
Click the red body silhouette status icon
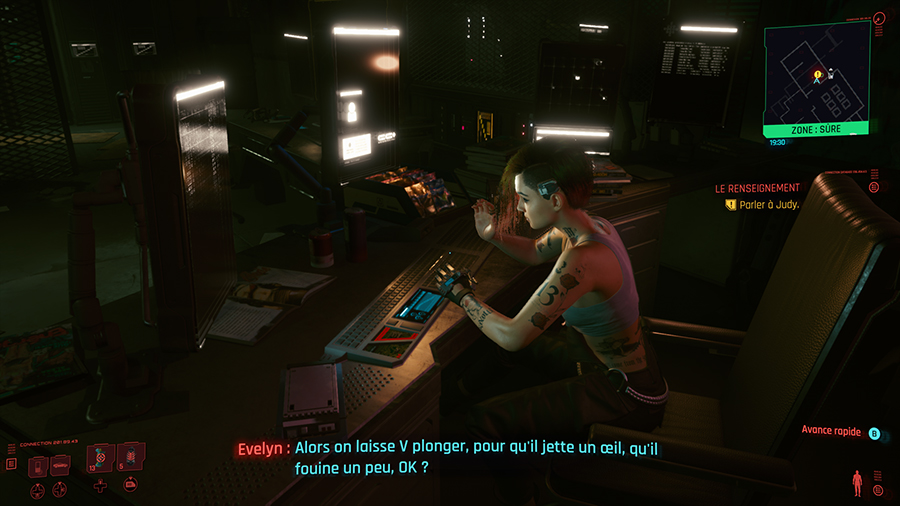(x=855, y=482)
